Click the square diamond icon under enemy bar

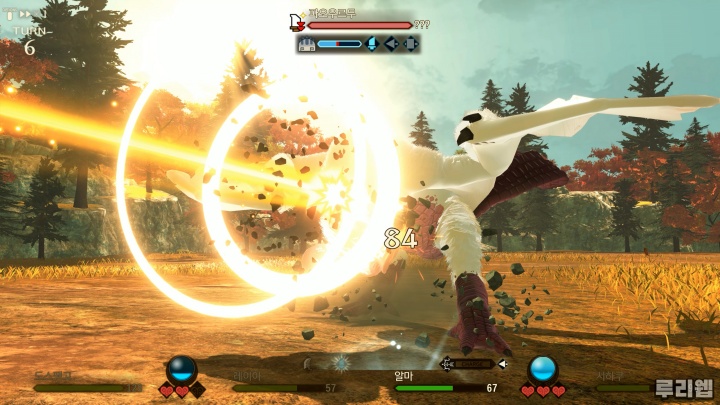(x=409, y=44)
